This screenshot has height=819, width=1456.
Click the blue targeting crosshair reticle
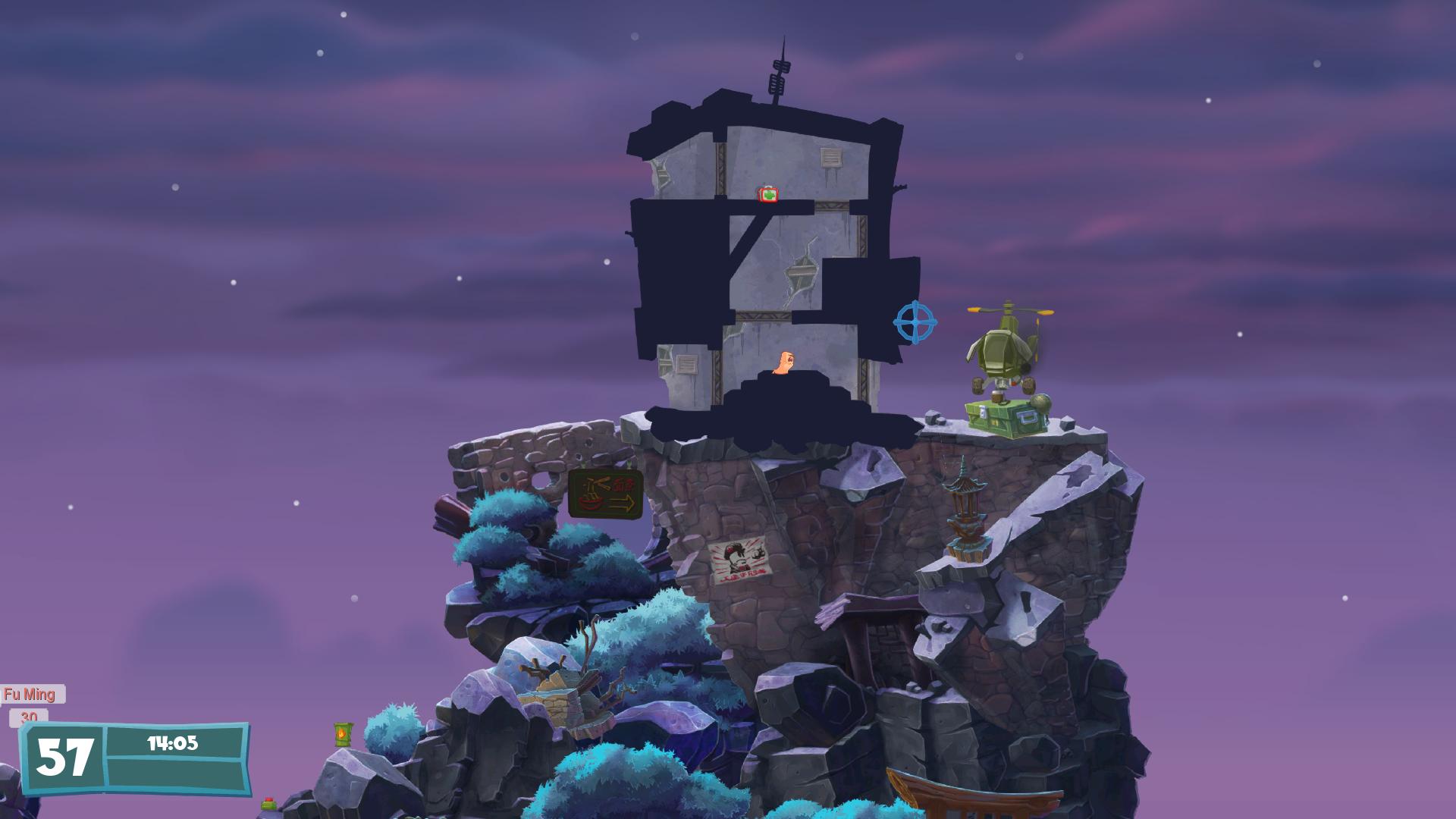tap(914, 323)
